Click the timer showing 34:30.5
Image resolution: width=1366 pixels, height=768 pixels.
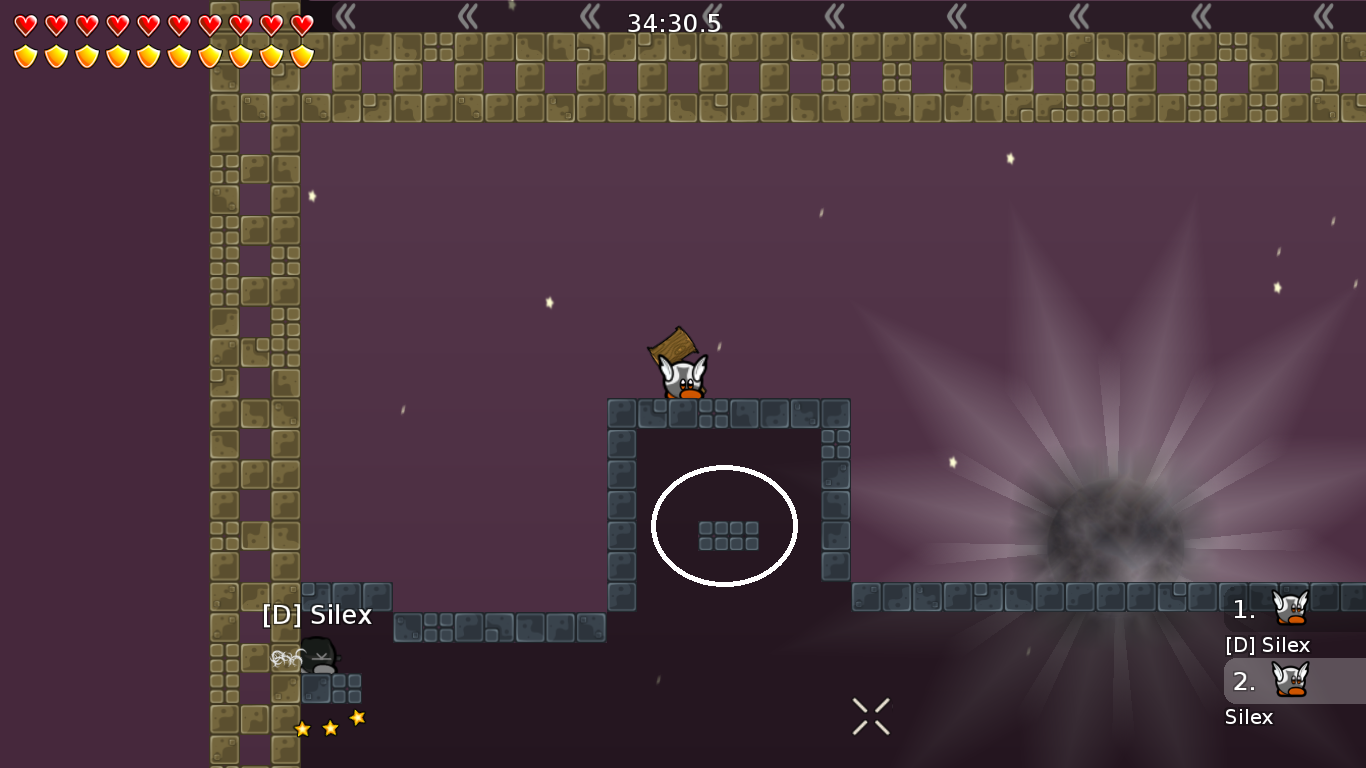(672, 21)
